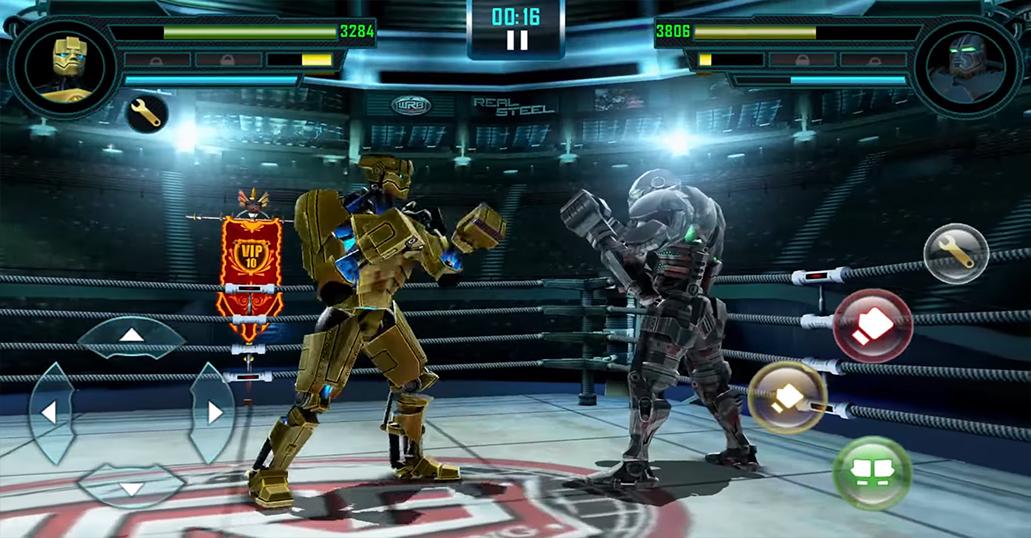The image size is (1031, 538).
Task: Tap the down arrow on the d-pad
Action: point(131,487)
